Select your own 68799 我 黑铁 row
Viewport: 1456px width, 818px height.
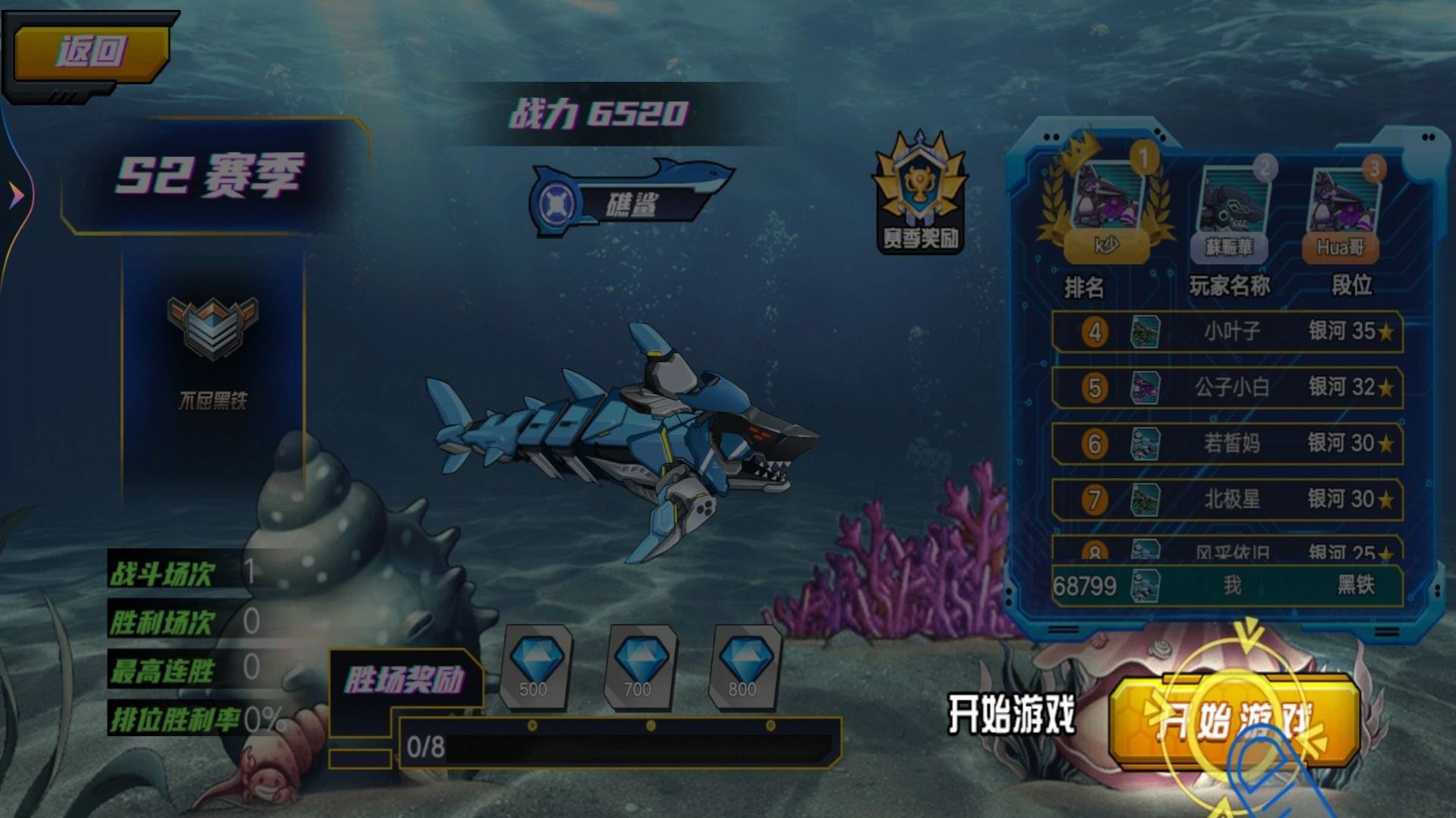(x=1230, y=587)
